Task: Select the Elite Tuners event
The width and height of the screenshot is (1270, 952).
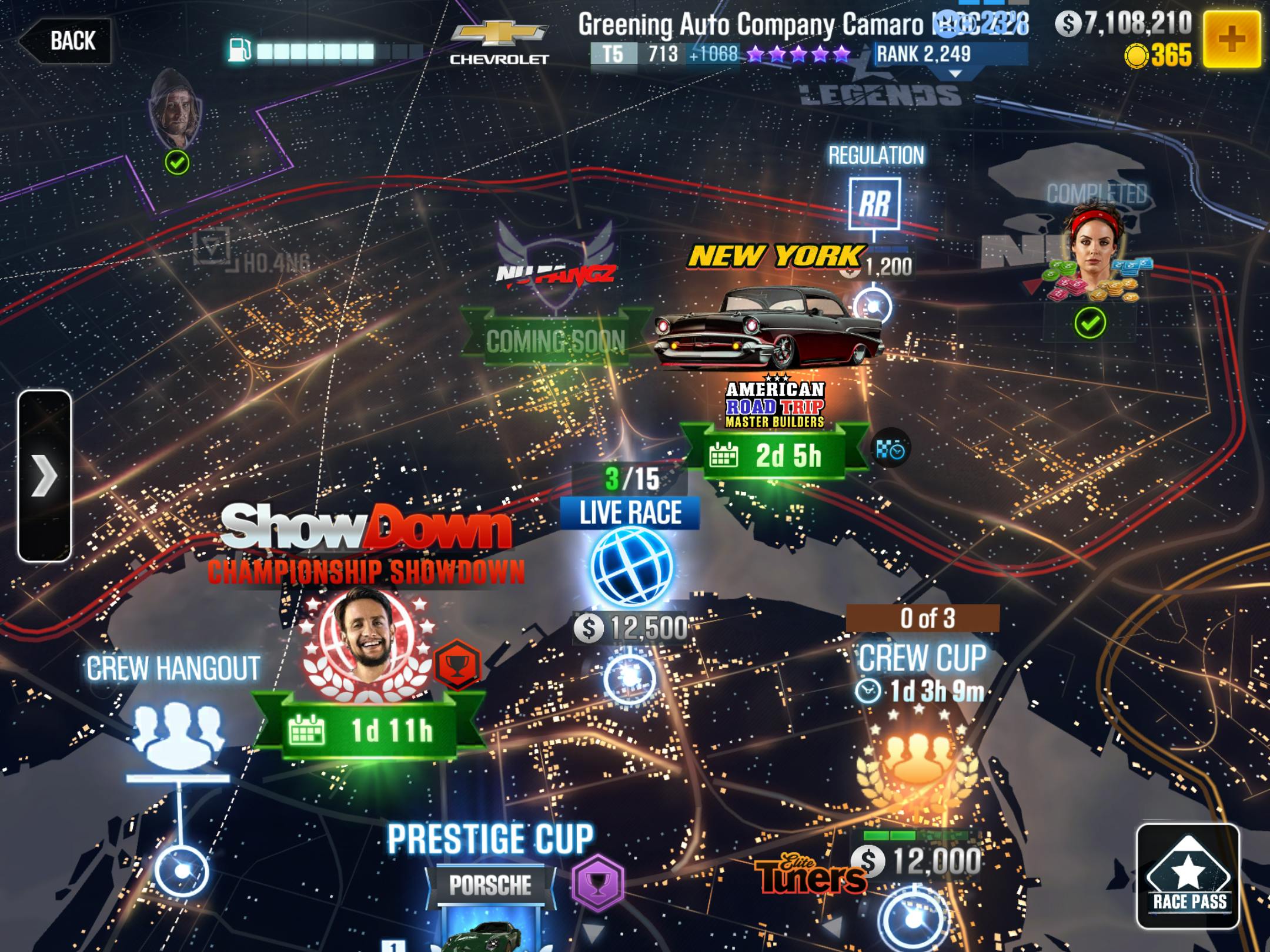Action: 810,877
